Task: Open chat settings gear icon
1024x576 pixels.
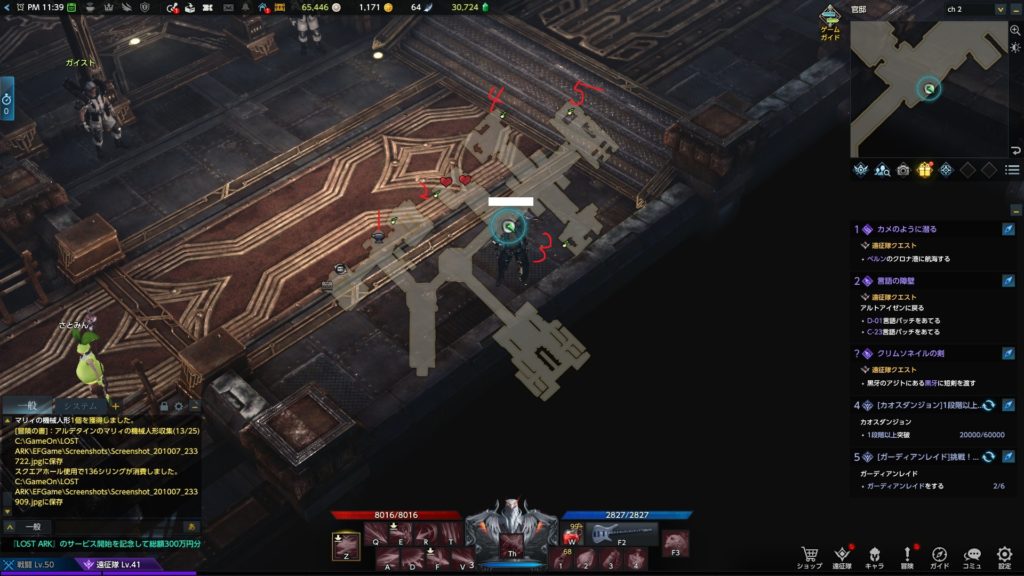Action: [x=179, y=406]
